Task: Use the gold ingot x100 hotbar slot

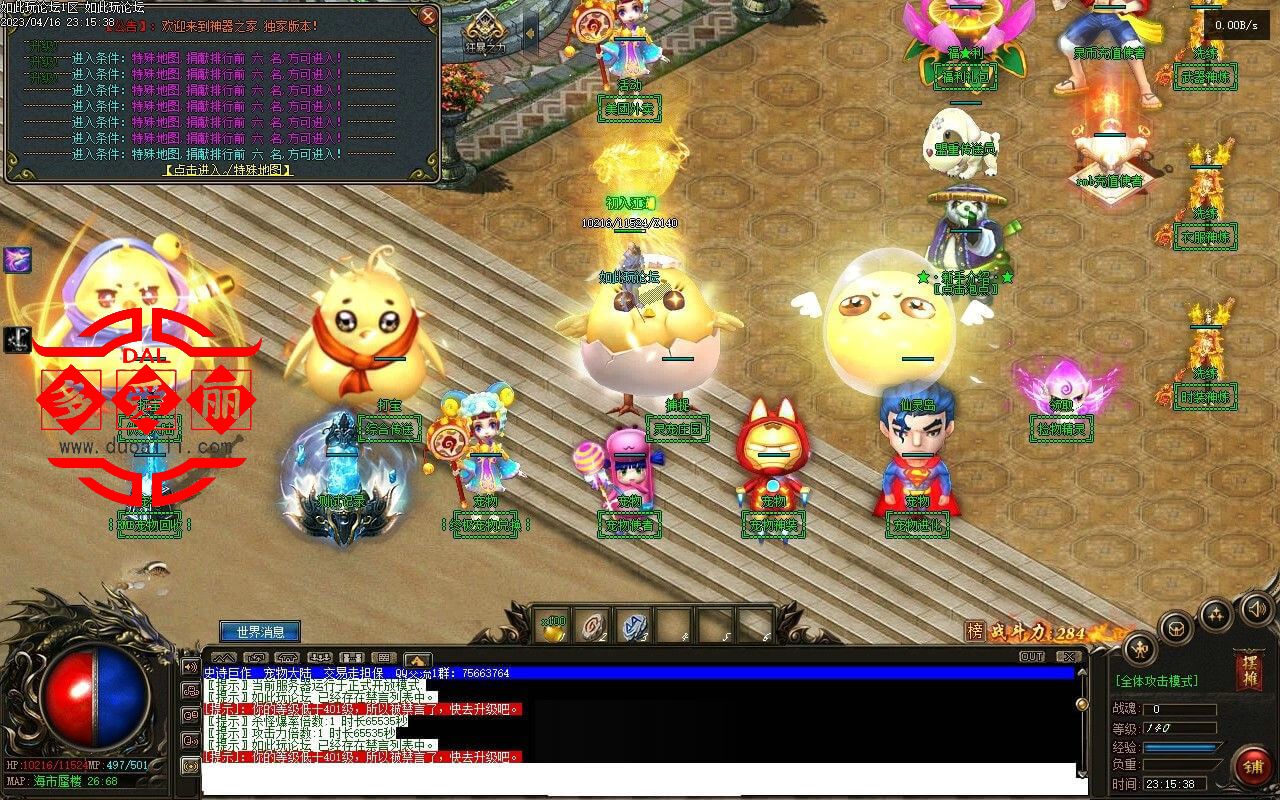Action: 553,625
